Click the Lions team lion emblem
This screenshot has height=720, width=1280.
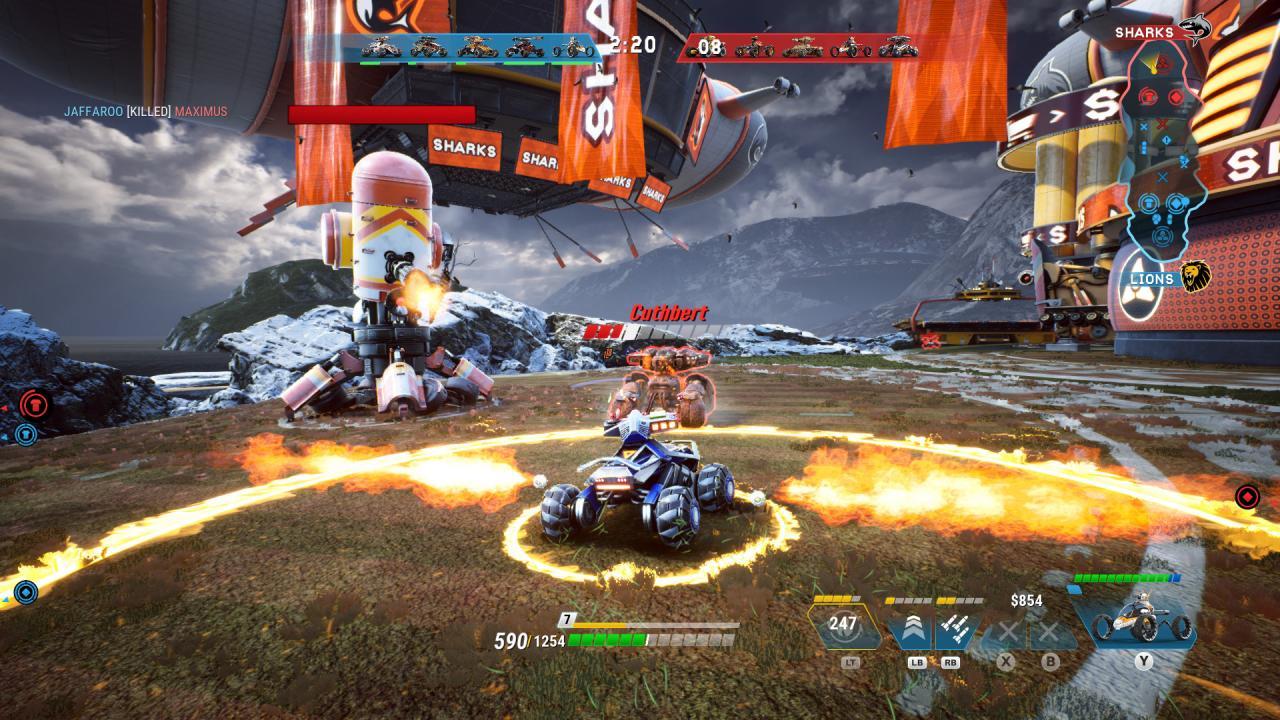pyautogui.click(x=1197, y=274)
